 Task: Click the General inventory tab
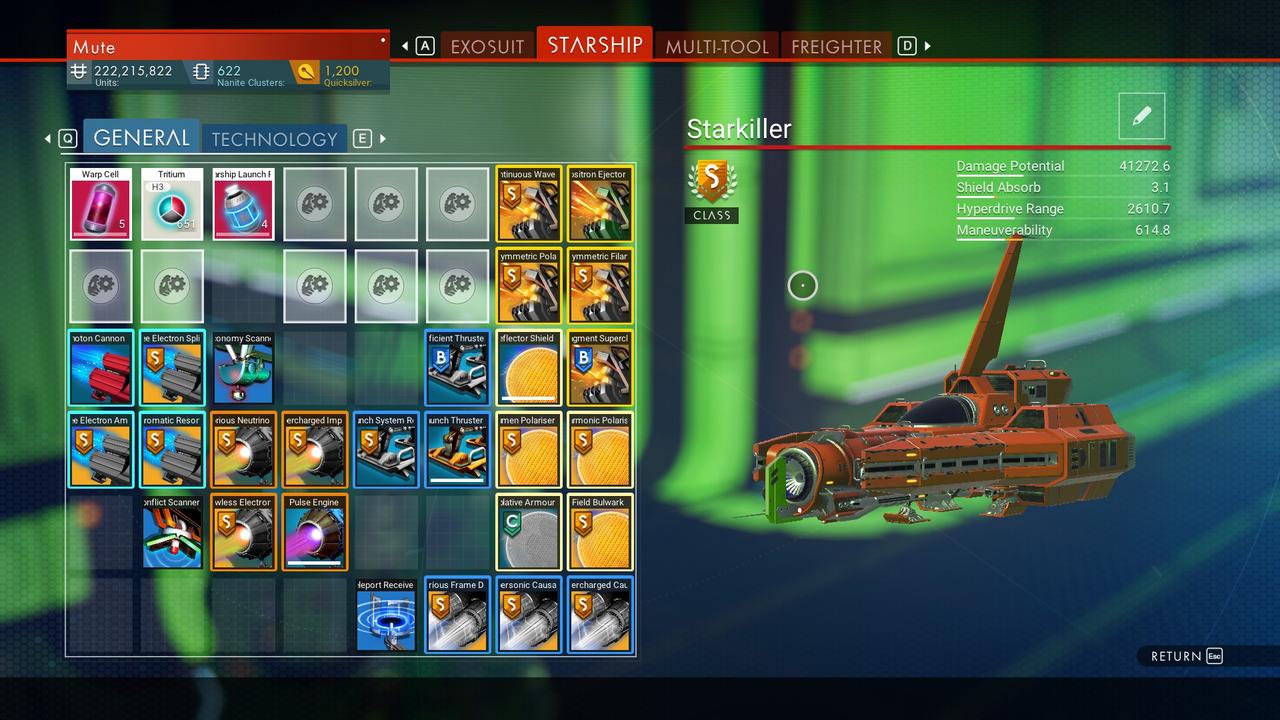(141, 138)
